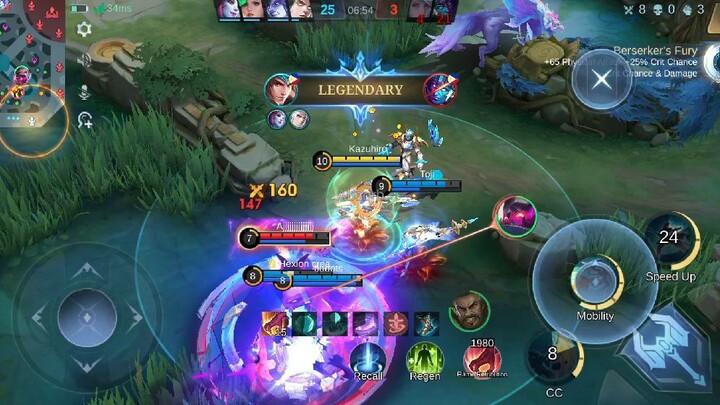Use the Regen ability
Image resolution: width=720 pixels, height=405 pixels.
click(x=423, y=358)
